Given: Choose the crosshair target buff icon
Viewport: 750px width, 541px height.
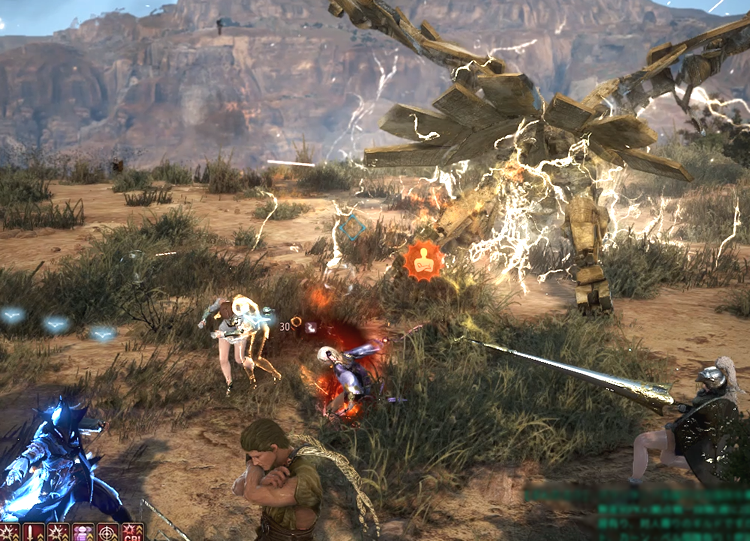Looking at the screenshot, I should point(108,532).
